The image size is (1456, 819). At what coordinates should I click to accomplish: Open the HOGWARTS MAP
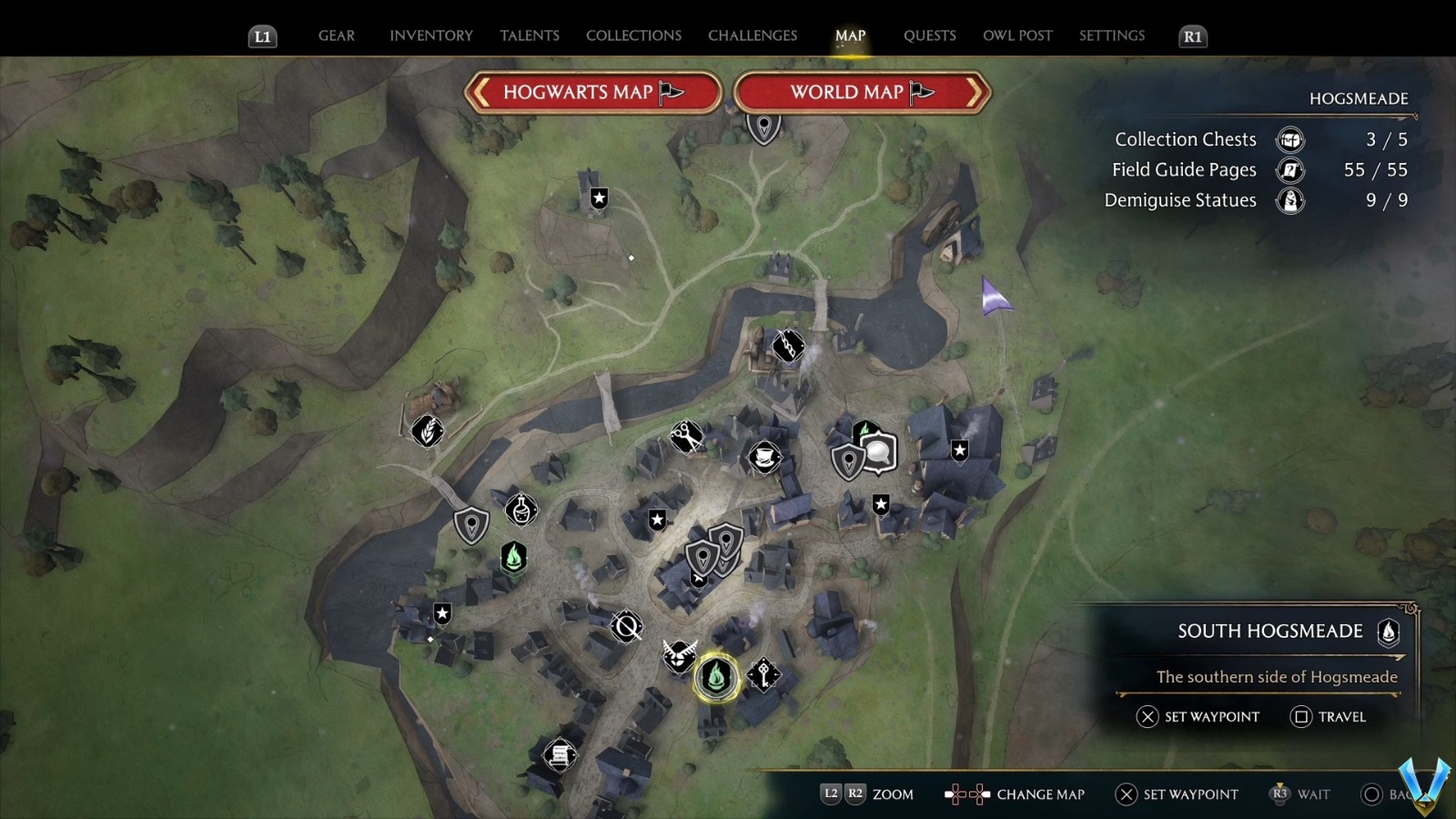point(591,92)
